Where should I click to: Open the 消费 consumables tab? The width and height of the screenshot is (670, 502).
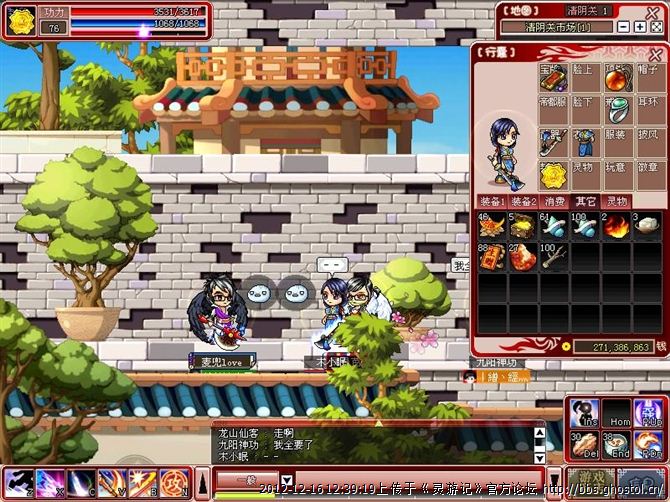[x=553, y=201]
